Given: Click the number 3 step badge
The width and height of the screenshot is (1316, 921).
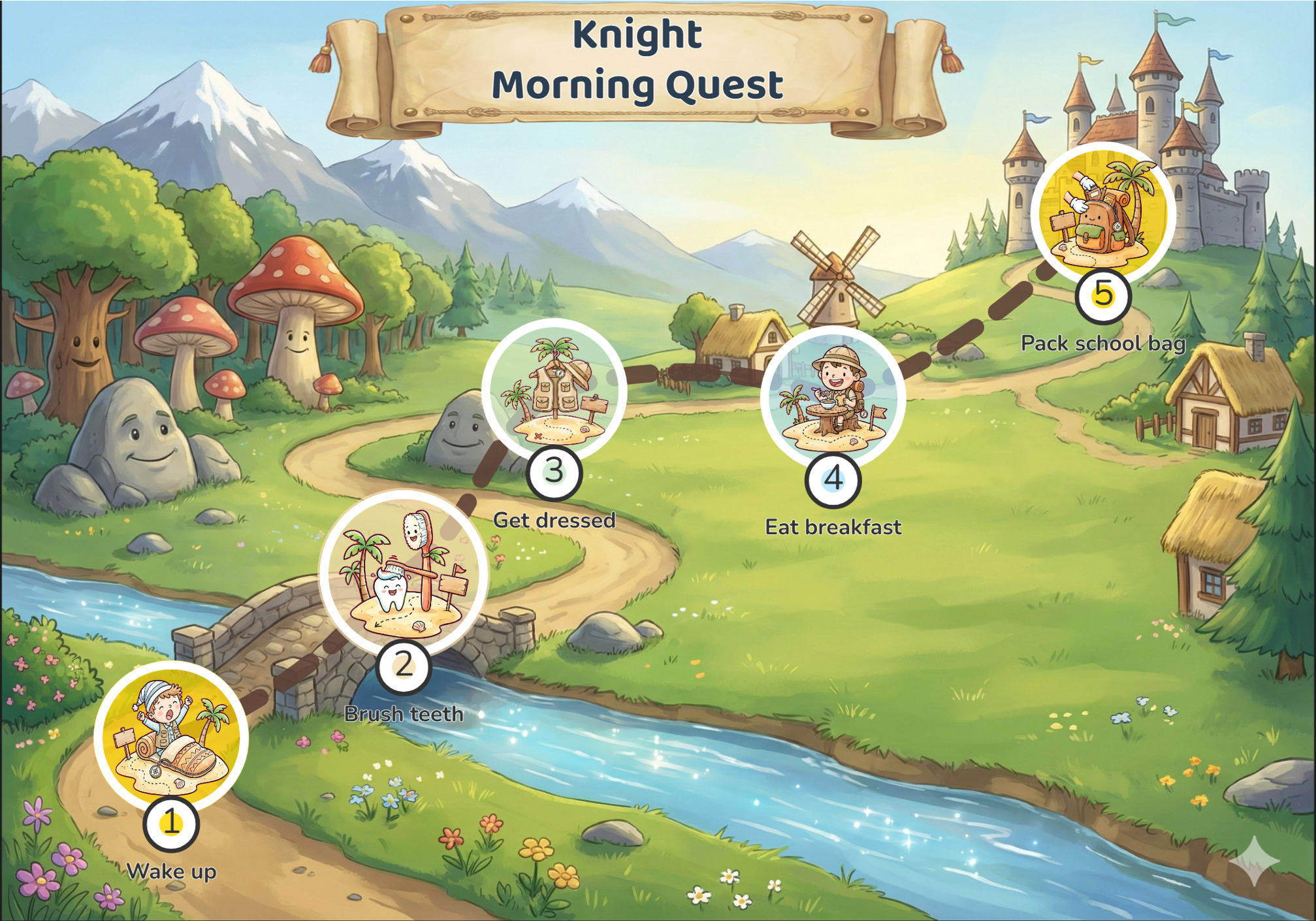Looking at the screenshot, I should click(x=554, y=471).
